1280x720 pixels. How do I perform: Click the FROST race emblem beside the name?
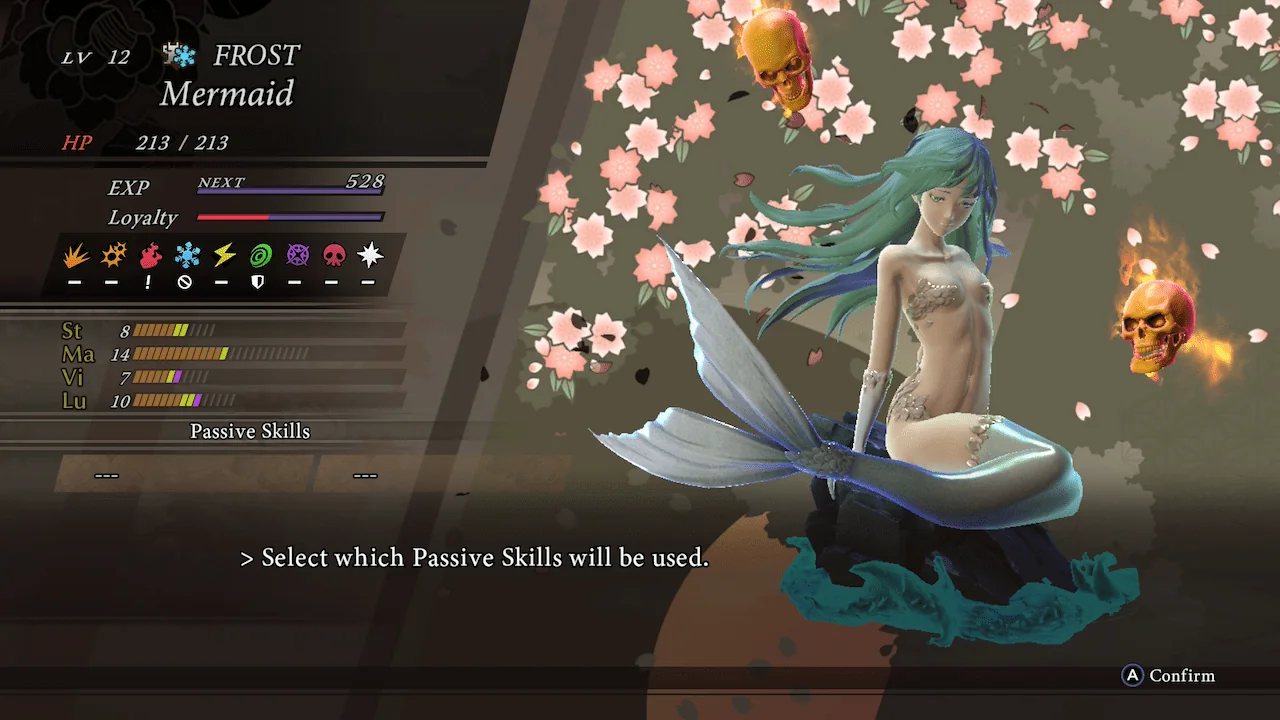[180, 56]
